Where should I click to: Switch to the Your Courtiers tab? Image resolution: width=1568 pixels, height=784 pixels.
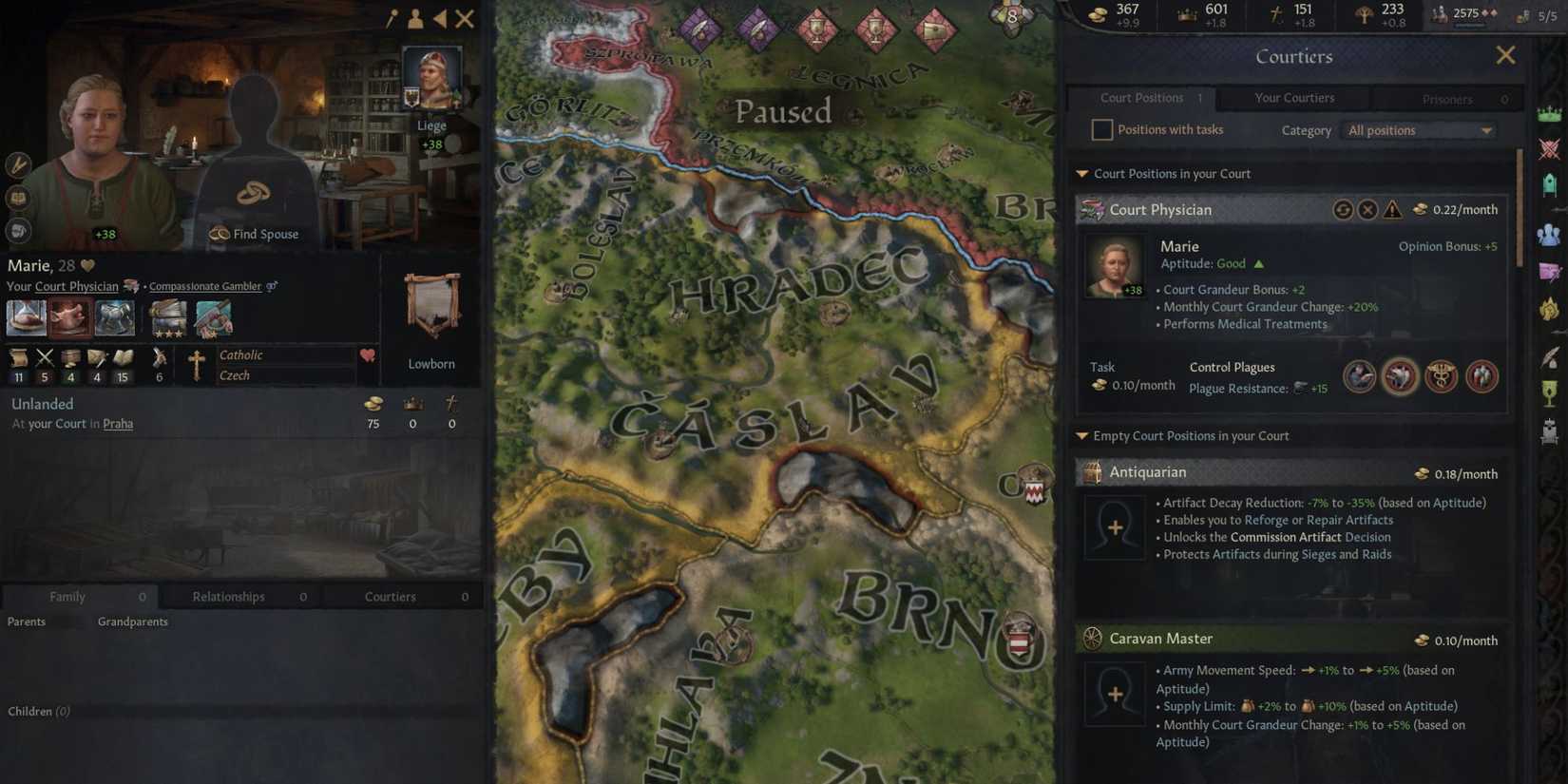pyautogui.click(x=1293, y=98)
